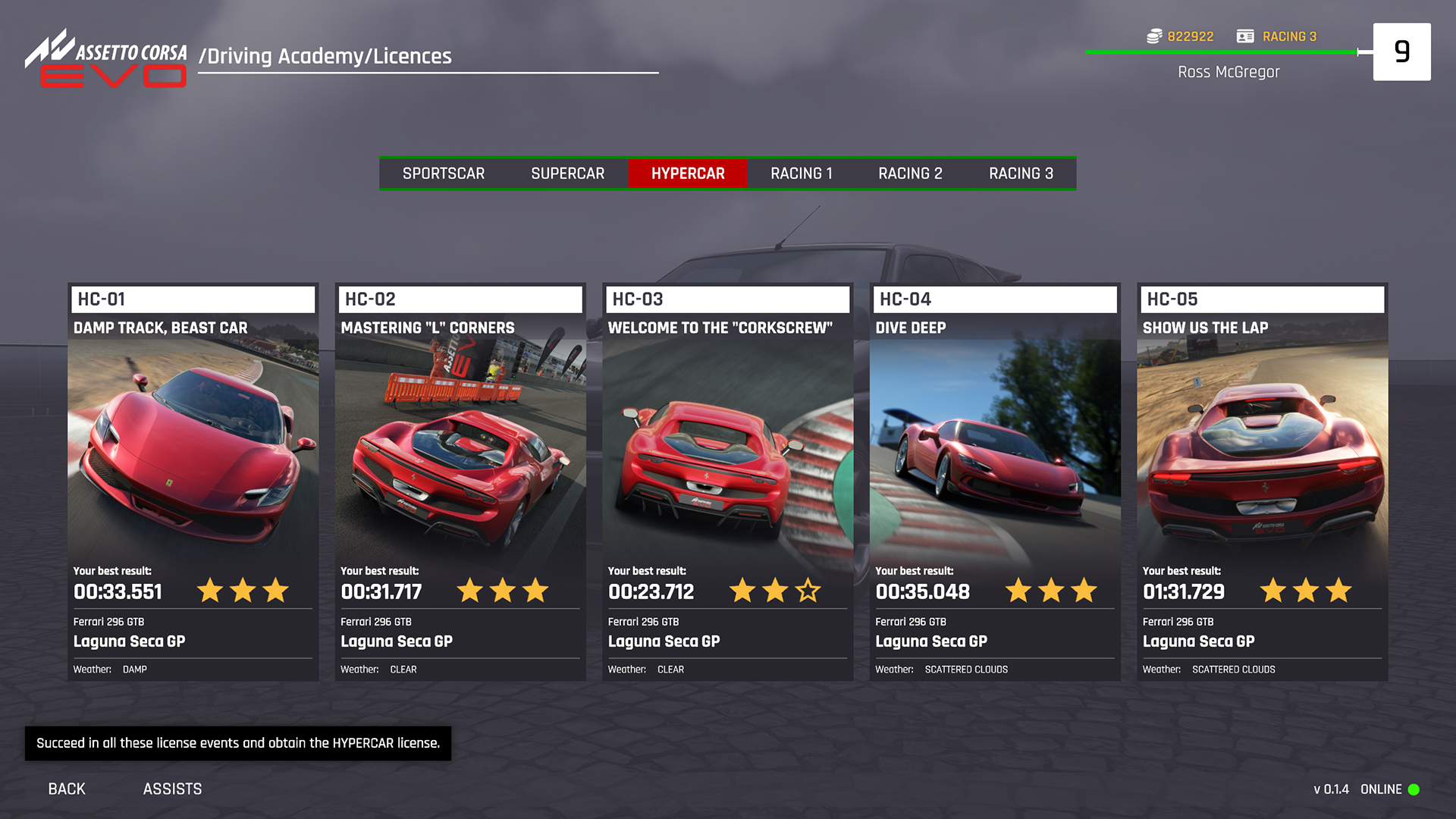Click the first star under HC-01's result
1456x819 pixels.
210,590
